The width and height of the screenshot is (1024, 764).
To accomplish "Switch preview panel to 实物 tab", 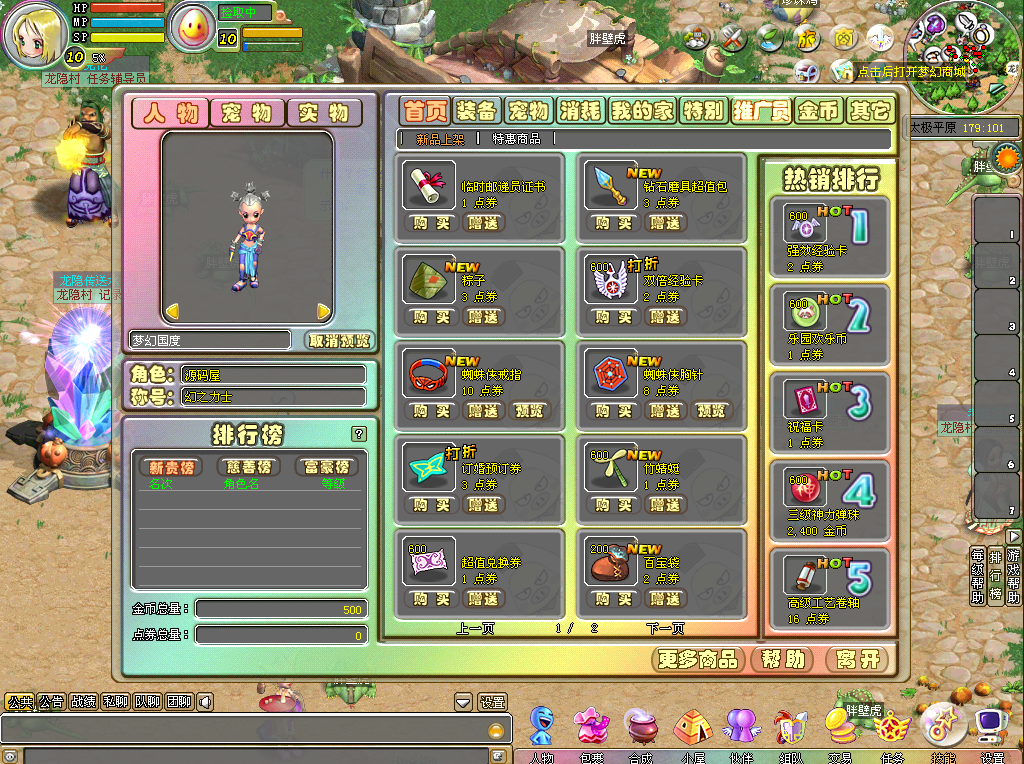I will pos(324,113).
